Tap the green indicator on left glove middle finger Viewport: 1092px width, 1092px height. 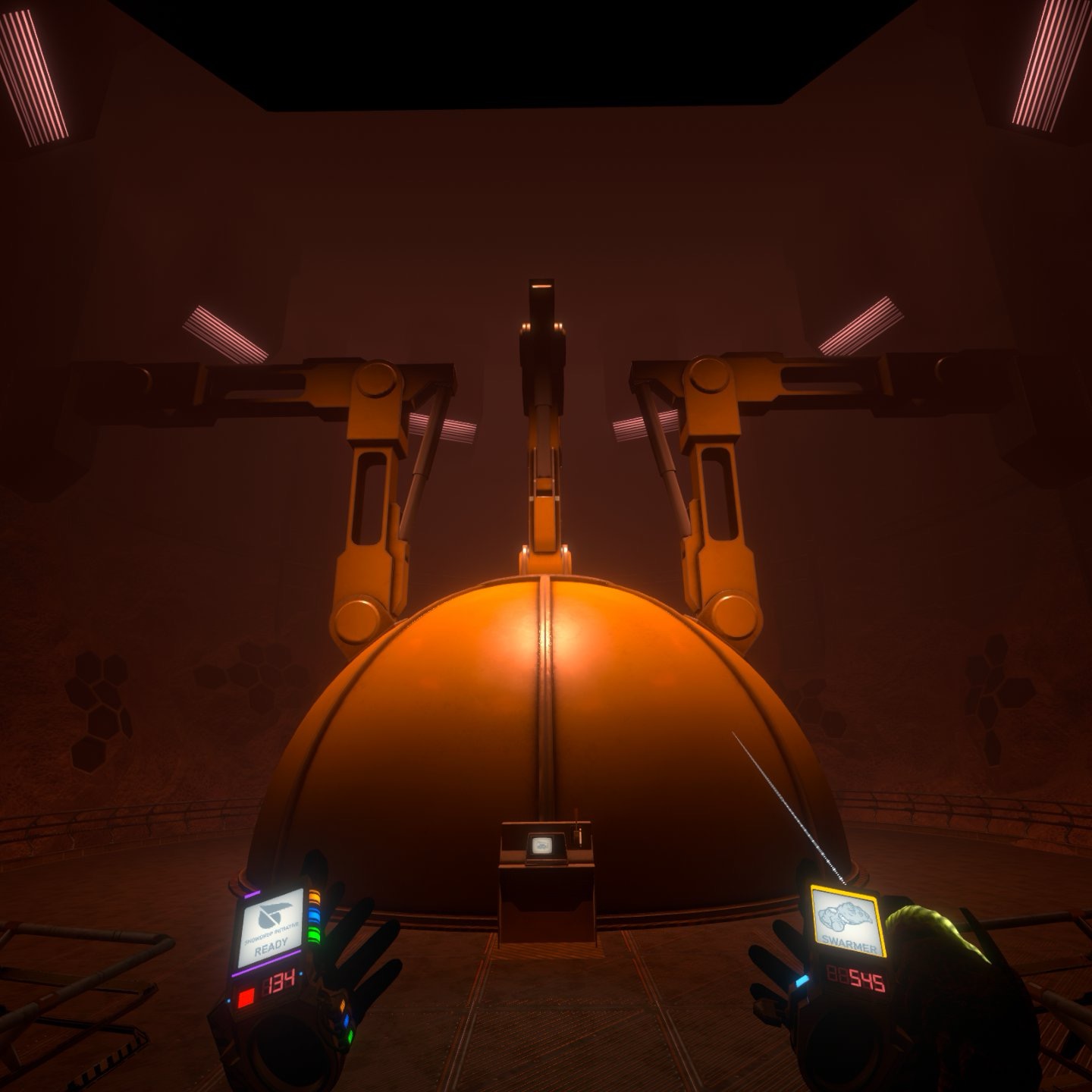coord(313,935)
